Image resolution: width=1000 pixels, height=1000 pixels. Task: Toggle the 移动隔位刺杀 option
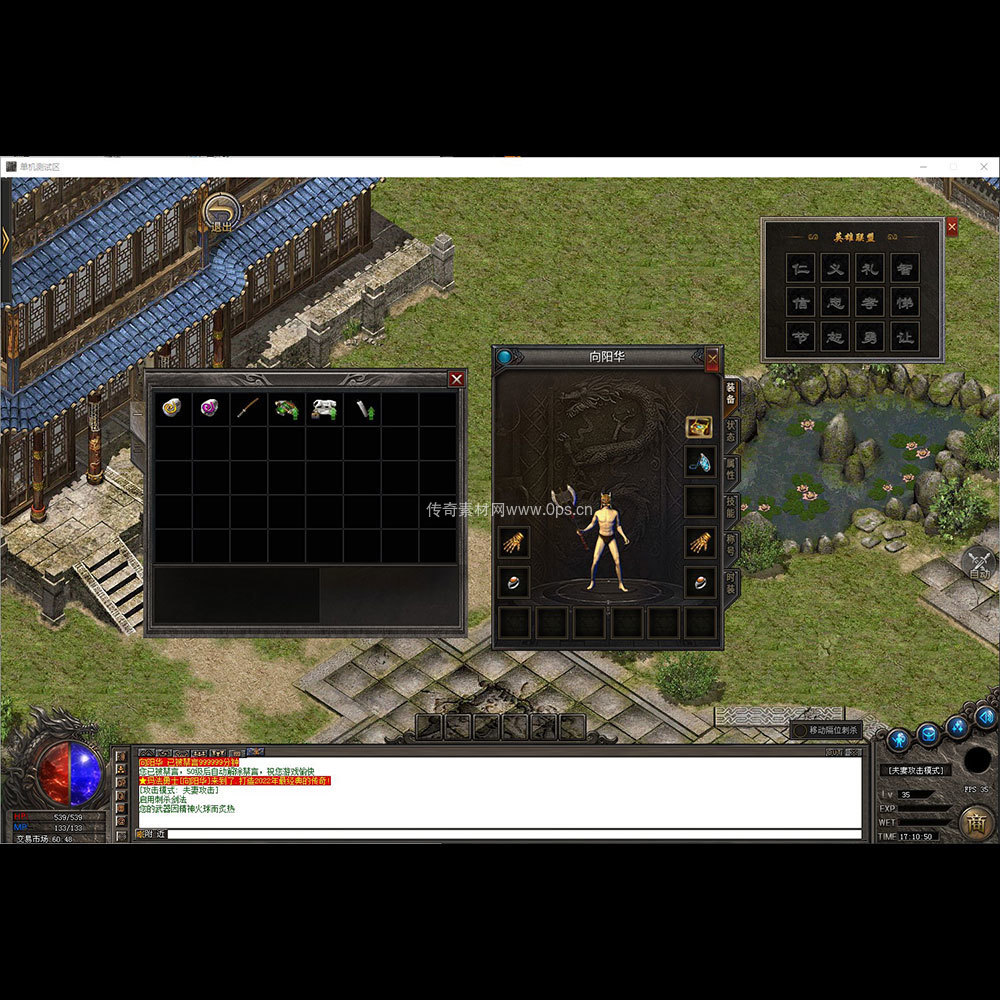[801, 730]
